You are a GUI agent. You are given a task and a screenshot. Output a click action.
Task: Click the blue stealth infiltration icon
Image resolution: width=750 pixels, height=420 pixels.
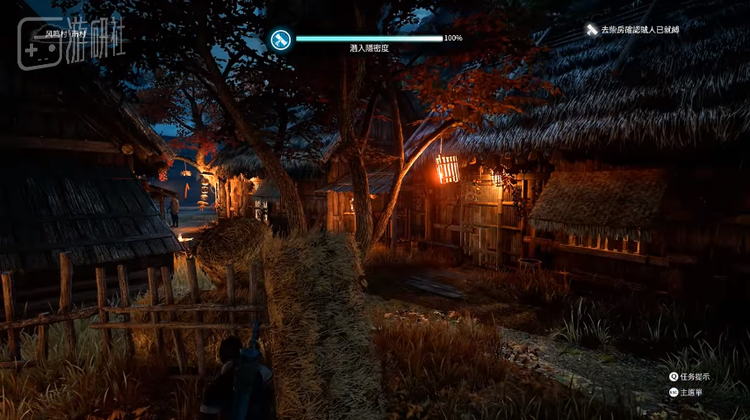[x=281, y=39]
